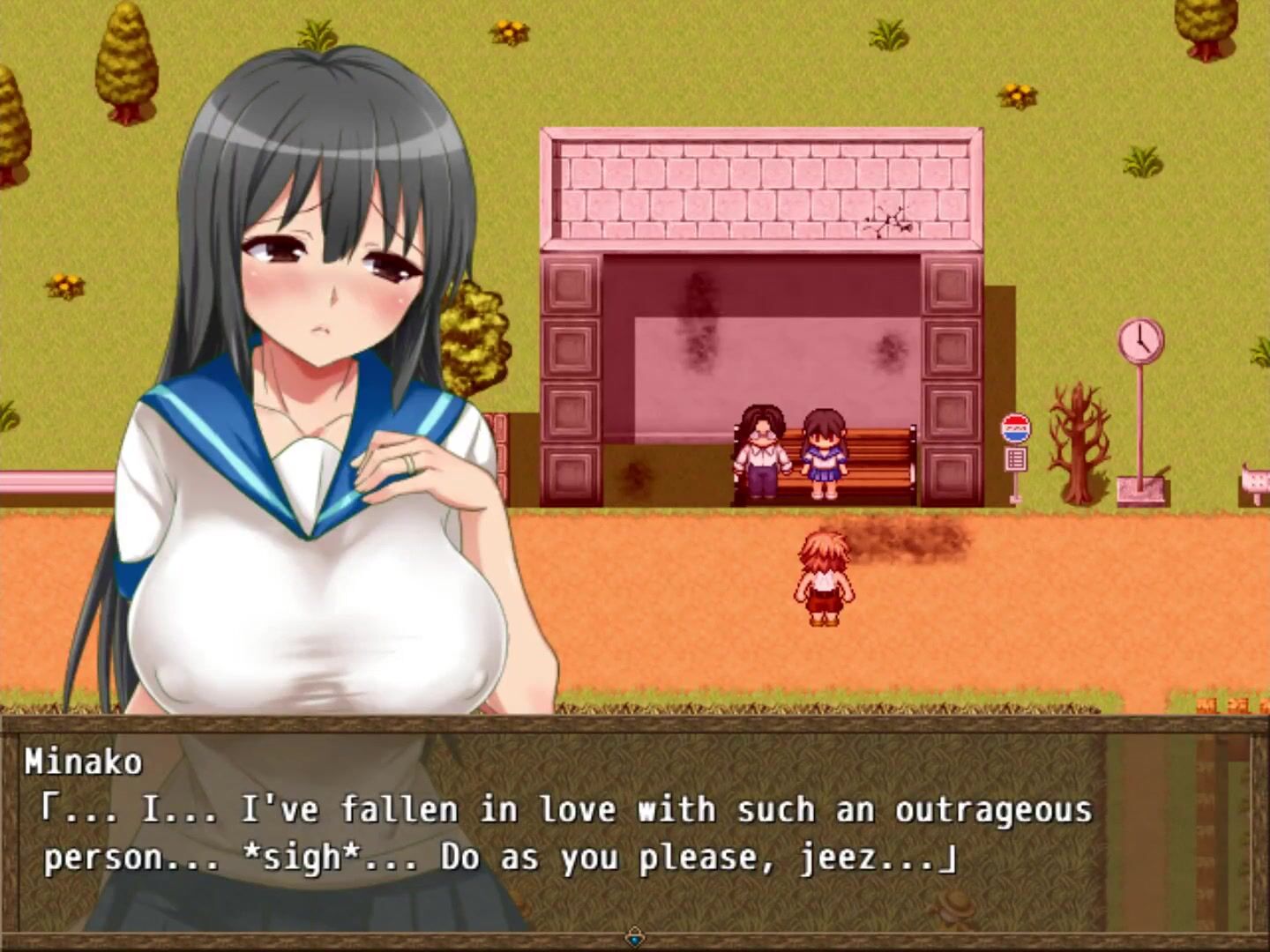The width and height of the screenshot is (1270, 952).
Task: Click the blue gem continue indicator
Action: point(634,936)
